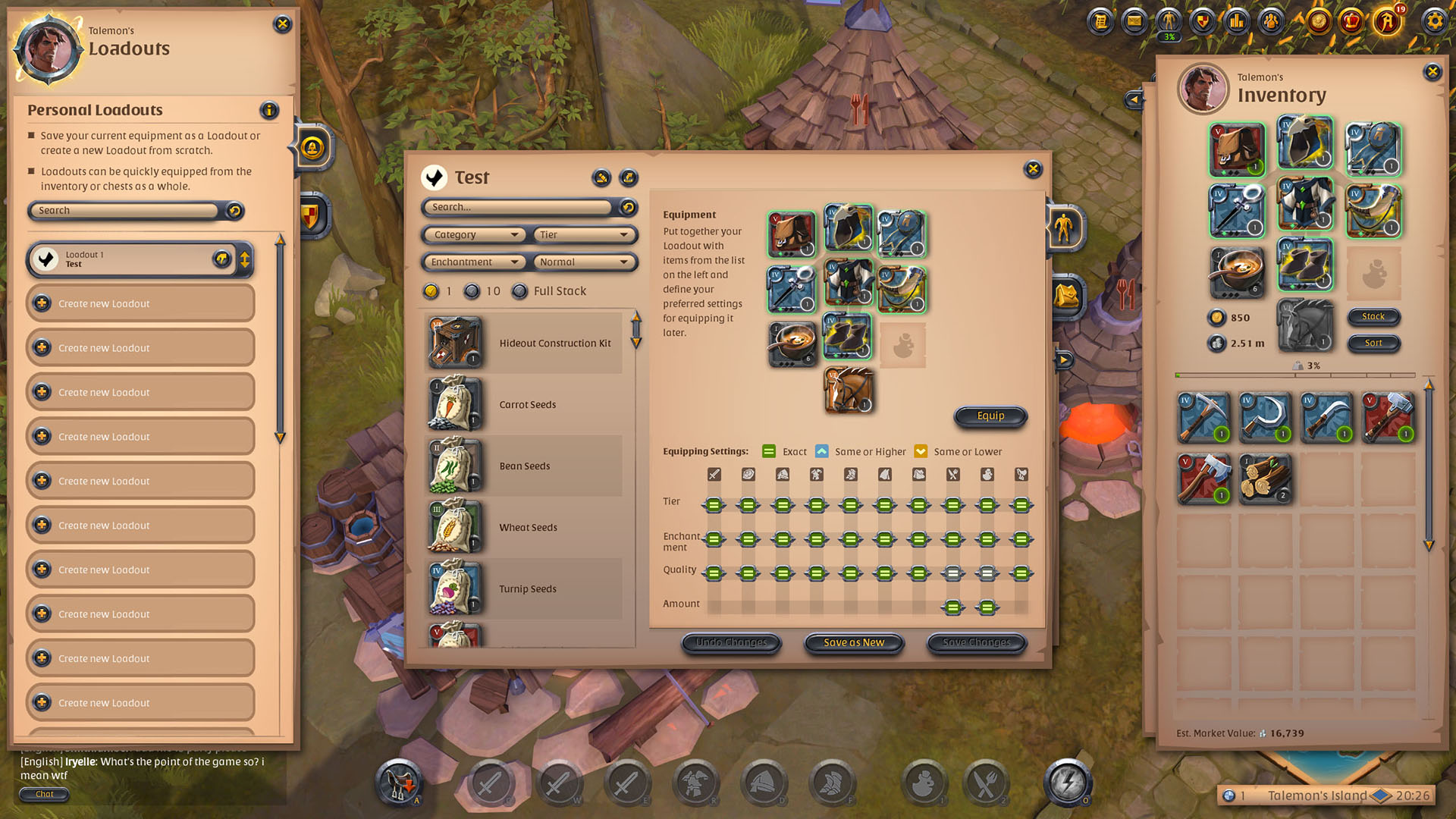
Task: Open the Enchantment filter dropdown
Action: tap(474, 262)
